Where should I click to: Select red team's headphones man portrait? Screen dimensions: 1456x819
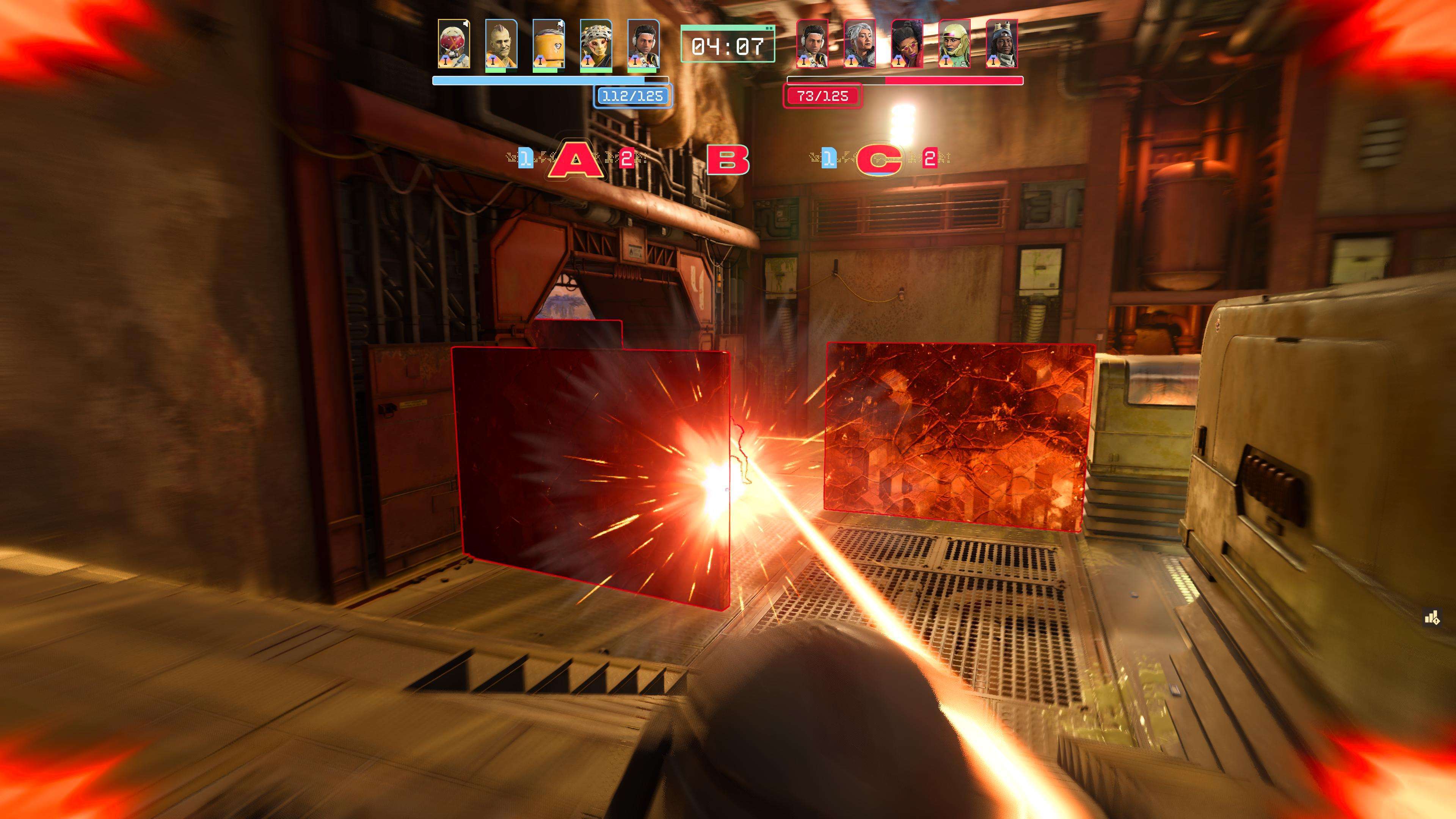(x=812, y=44)
